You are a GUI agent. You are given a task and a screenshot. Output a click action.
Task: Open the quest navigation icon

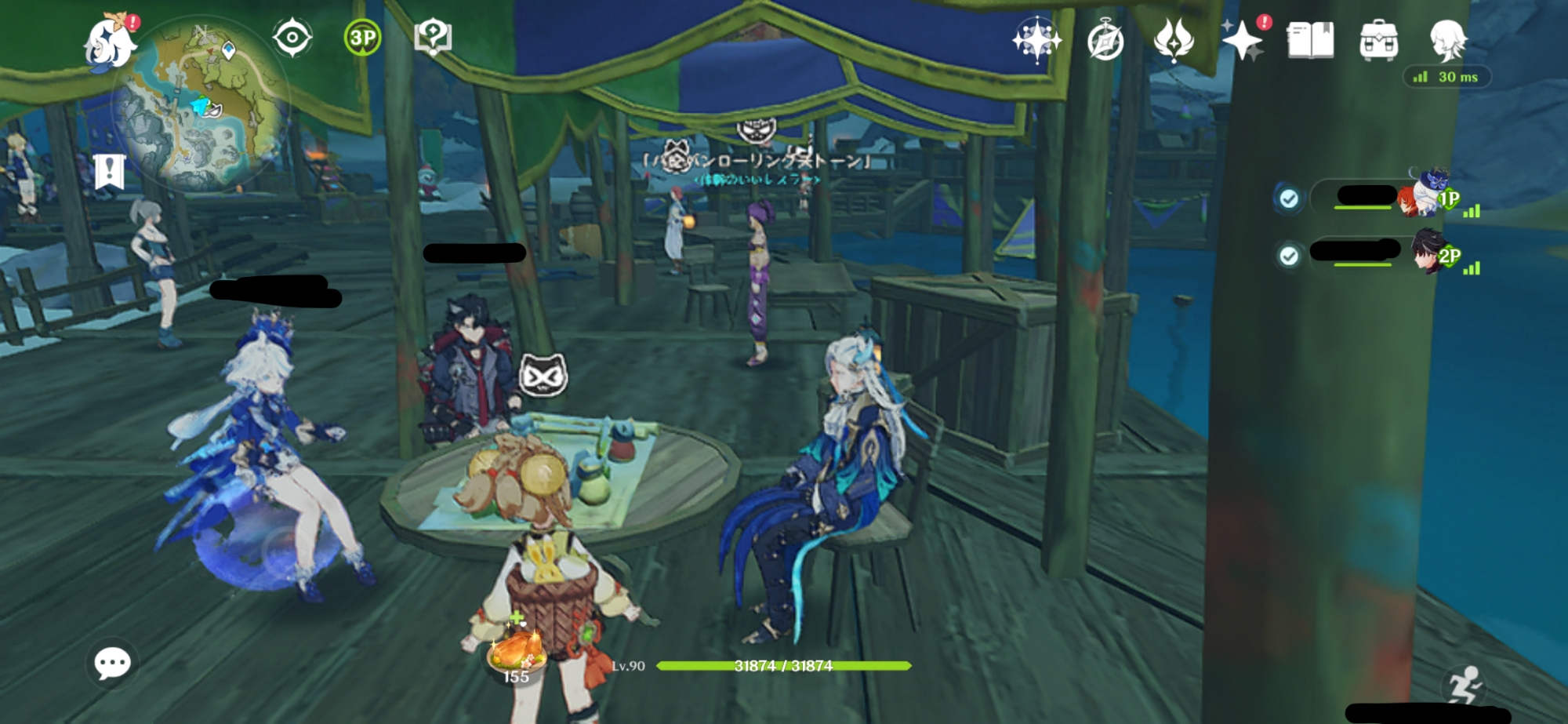(x=433, y=36)
